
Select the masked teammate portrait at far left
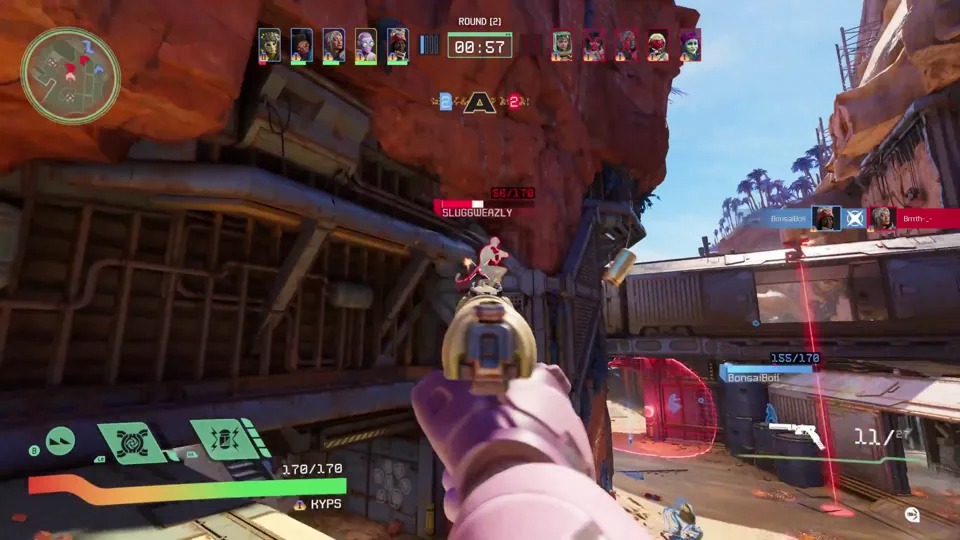[269, 45]
